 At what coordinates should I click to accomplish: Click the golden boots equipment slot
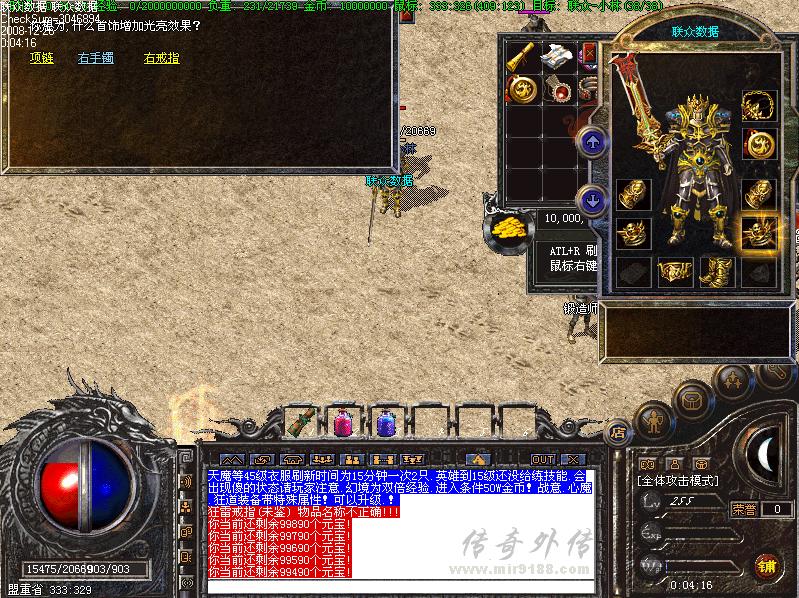click(x=716, y=271)
